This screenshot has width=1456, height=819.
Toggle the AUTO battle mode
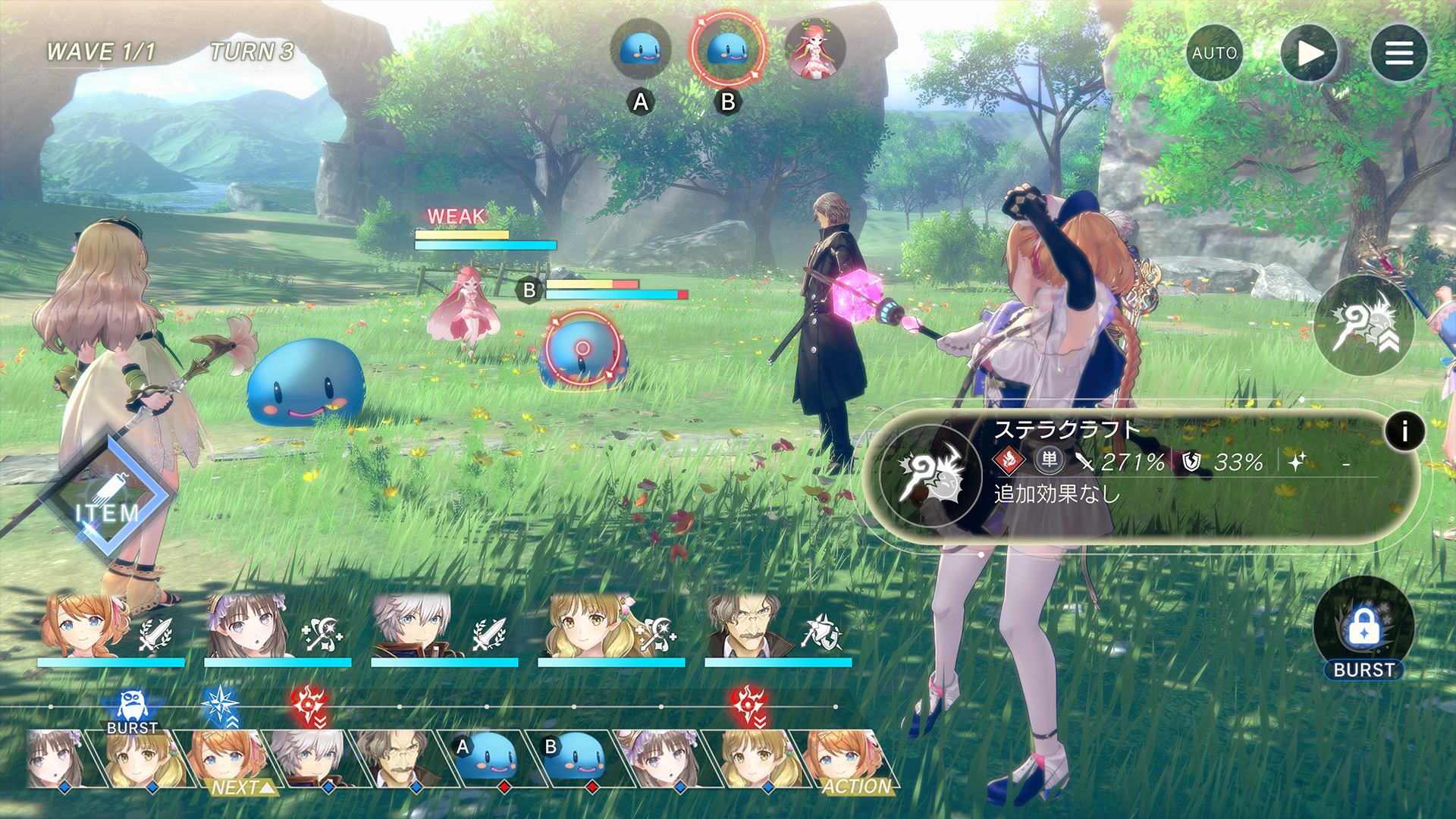click(1214, 53)
